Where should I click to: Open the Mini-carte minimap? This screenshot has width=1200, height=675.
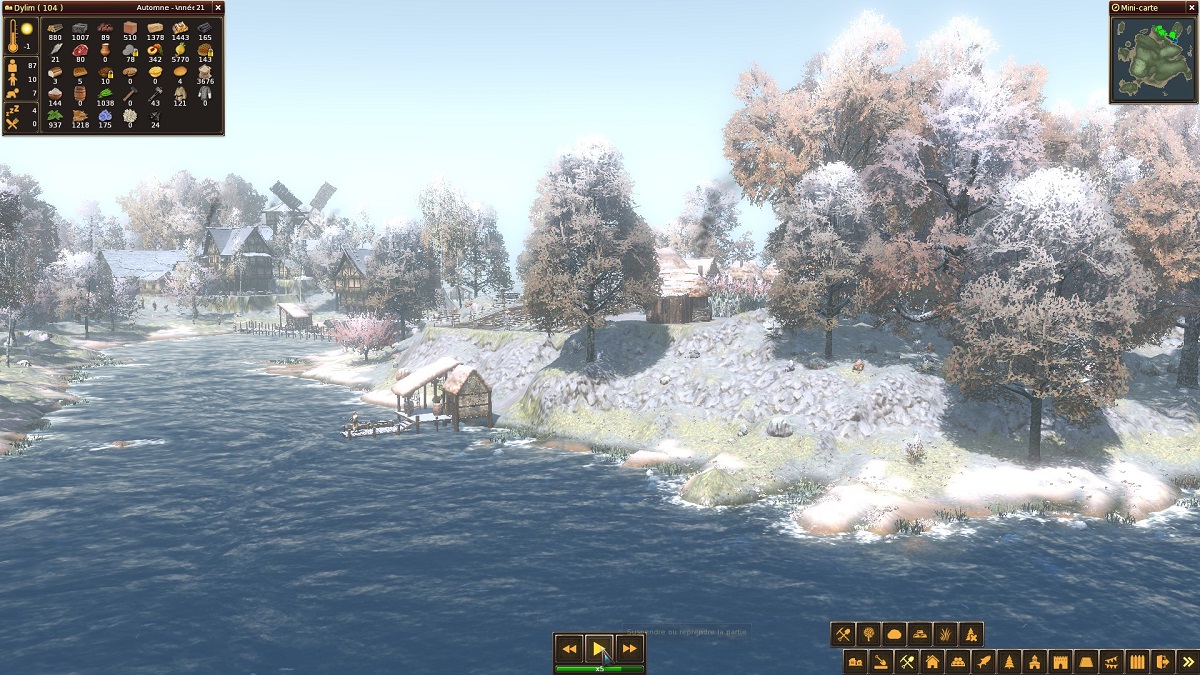click(x=1153, y=58)
